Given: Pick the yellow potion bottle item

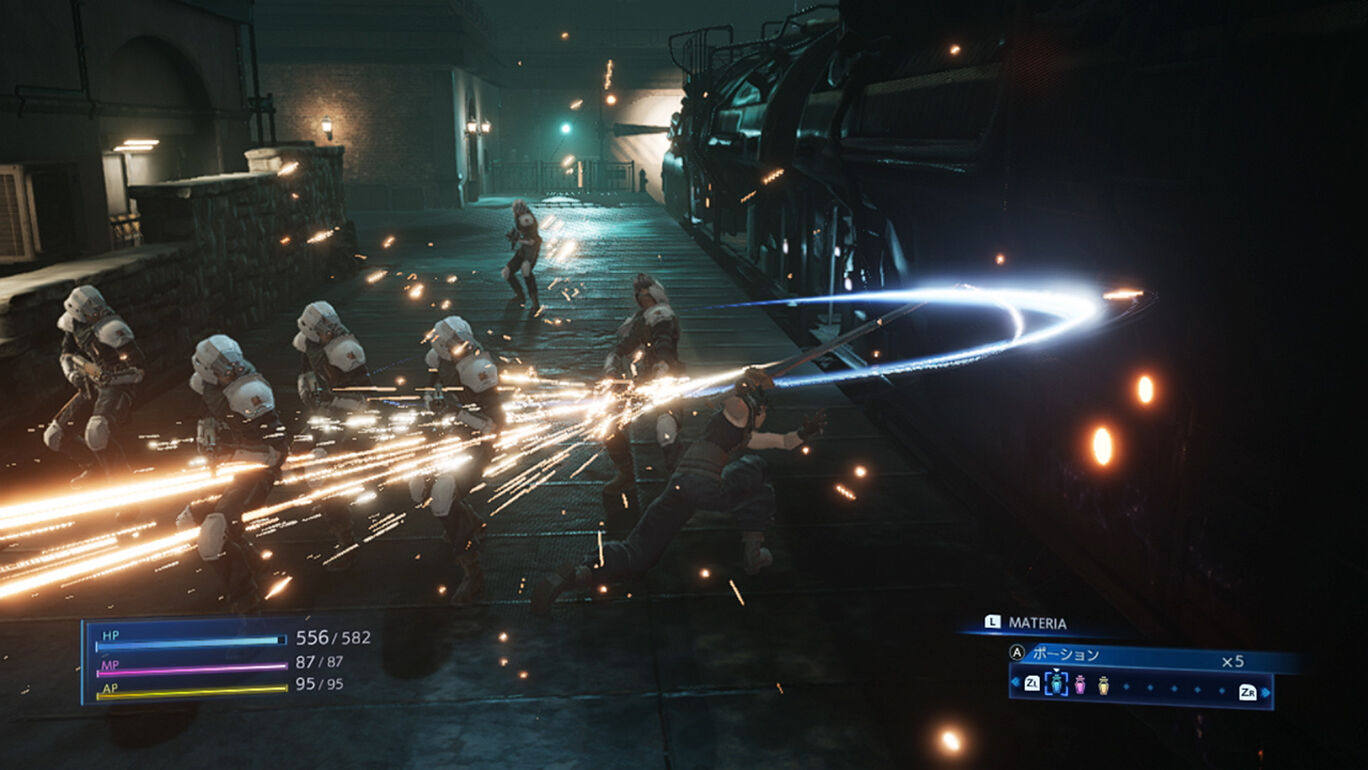Looking at the screenshot, I should (1103, 685).
